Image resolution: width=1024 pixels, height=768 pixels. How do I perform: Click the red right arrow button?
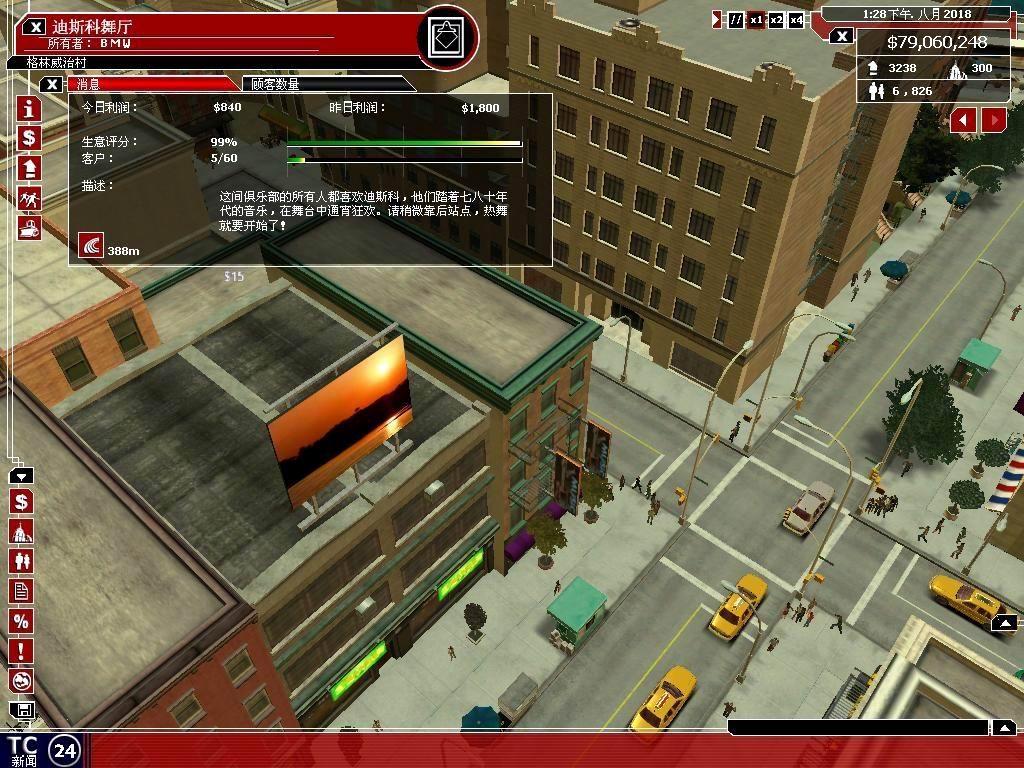[x=994, y=120]
